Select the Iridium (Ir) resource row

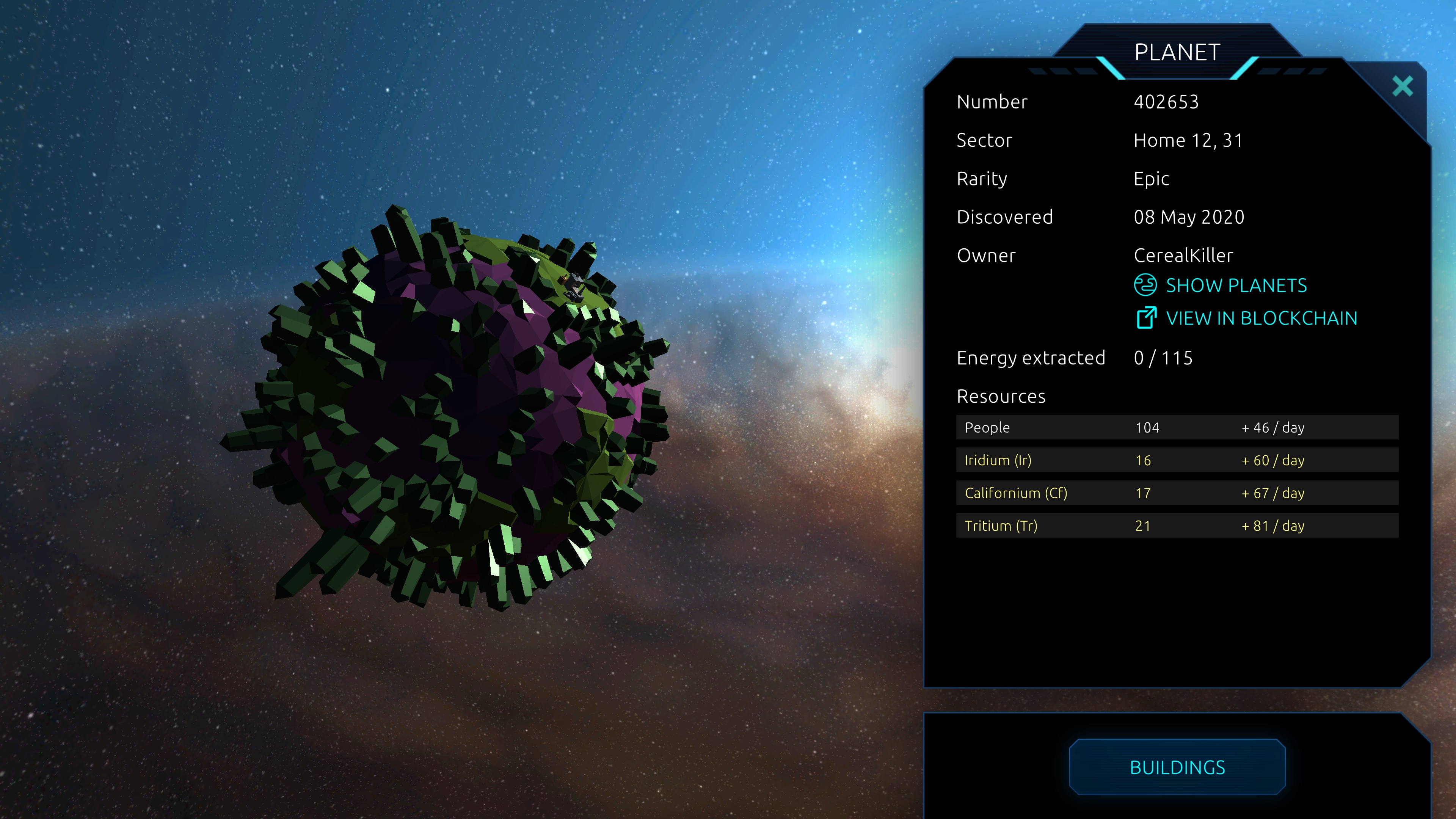pyautogui.click(x=1177, y=461)
